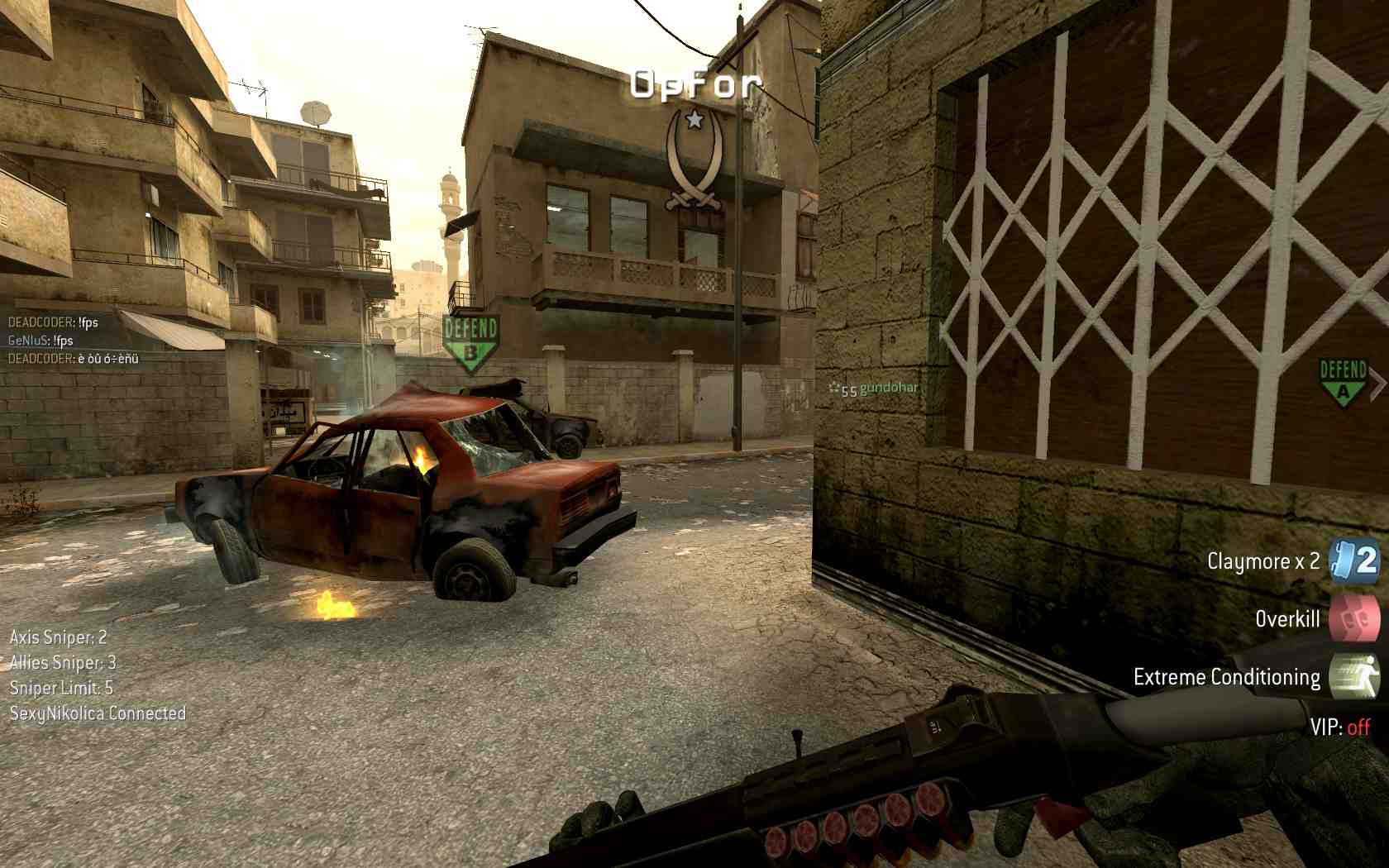Select the Claymore x 2 perk icon
Image resolution: width=1389 pixels, height=868 pixels.
click(x=1353, y=561)
